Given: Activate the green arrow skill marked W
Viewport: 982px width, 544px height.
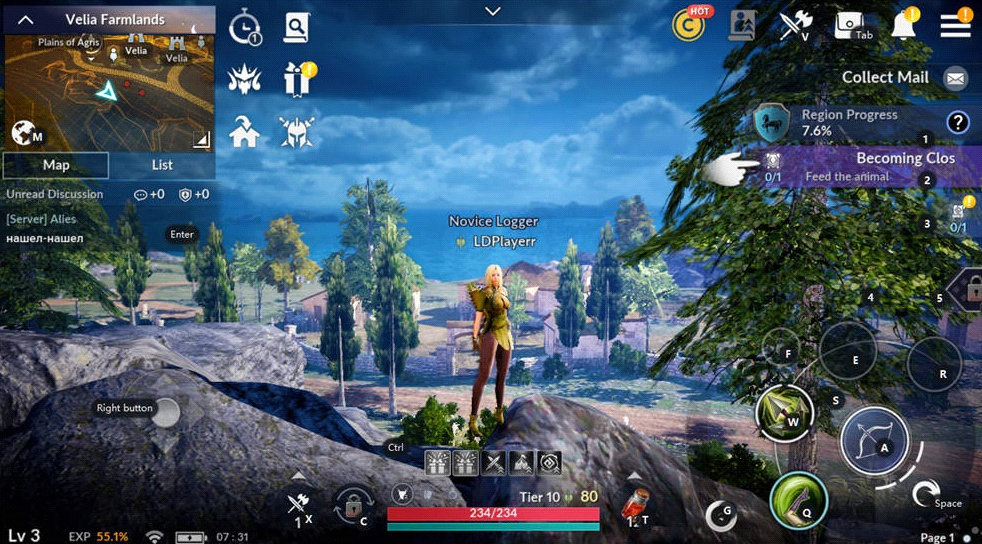Looking at the screenshot, I should pyautogui.click(x=784, y=412).
